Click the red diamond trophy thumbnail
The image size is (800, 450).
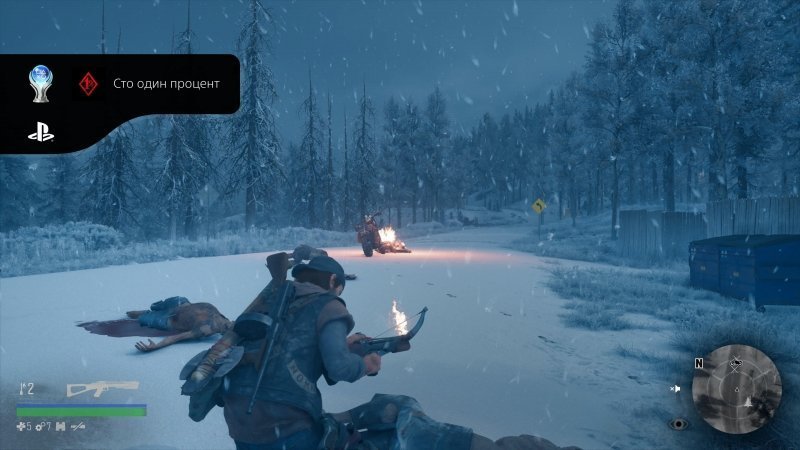(87, 84)
